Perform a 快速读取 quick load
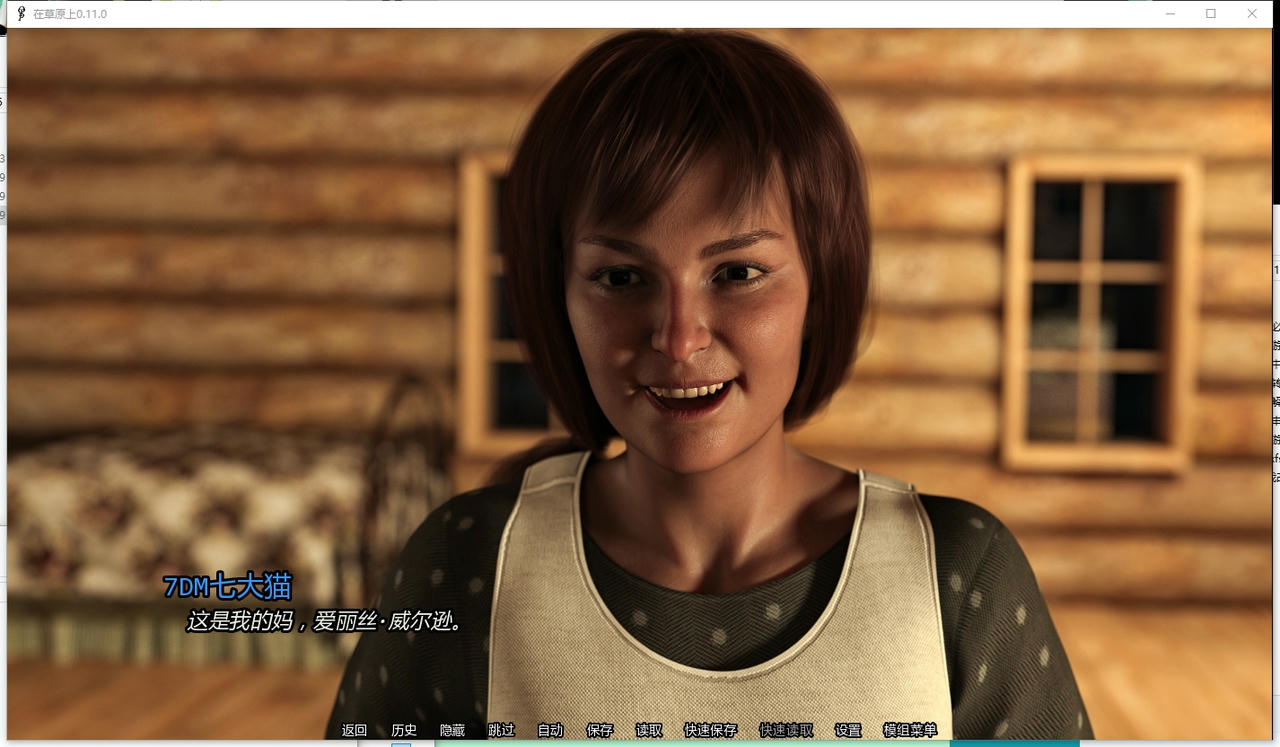 (785, 730)
